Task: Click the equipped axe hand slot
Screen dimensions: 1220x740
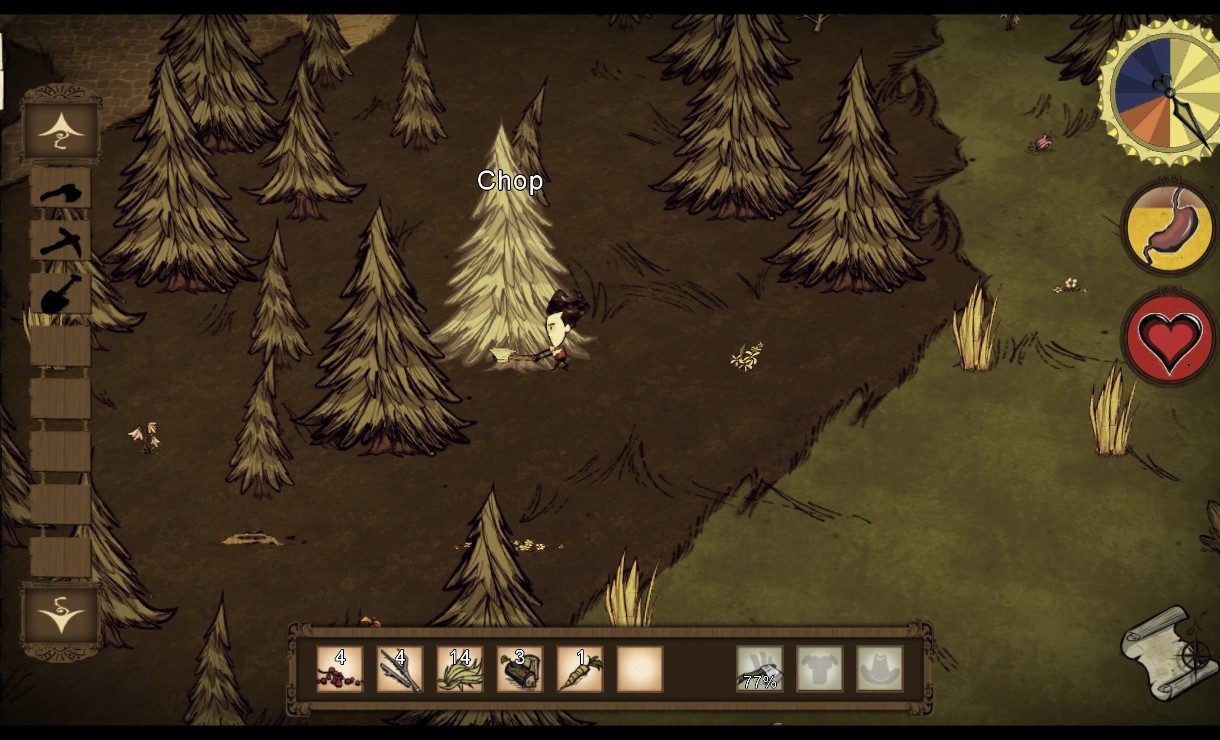Action: point(759,669)
